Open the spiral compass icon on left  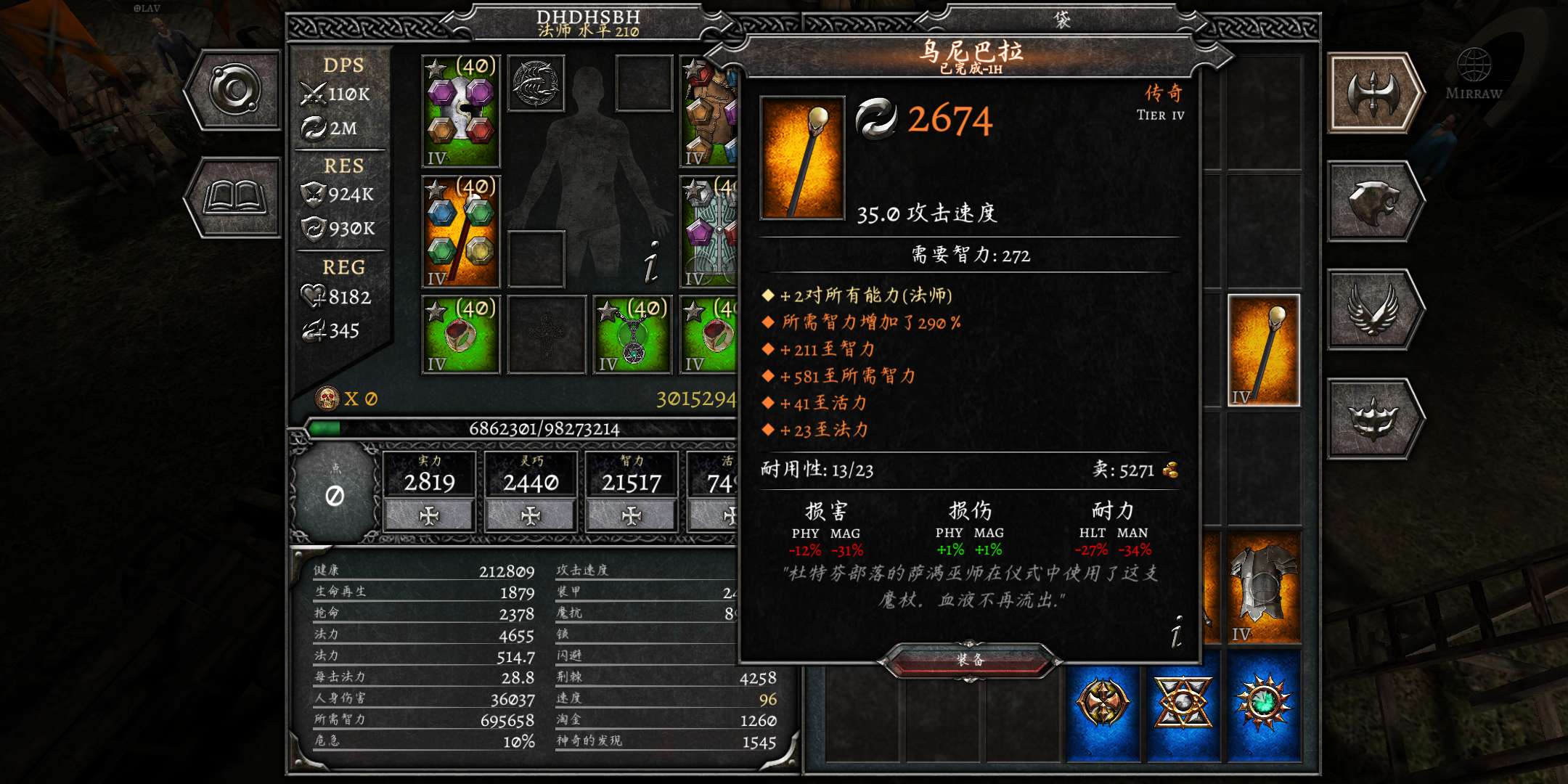pos(234,89)
